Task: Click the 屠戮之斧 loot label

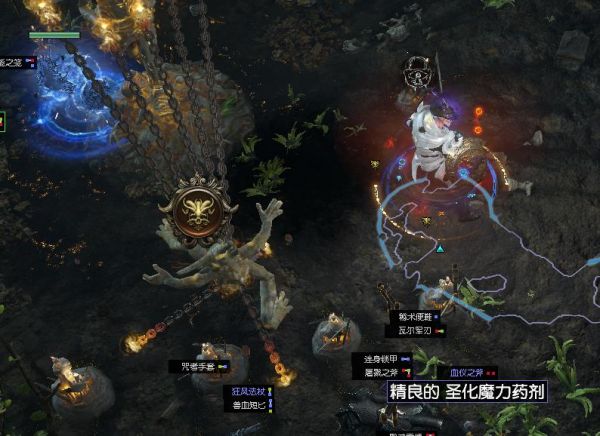Action: pos(380,372)
